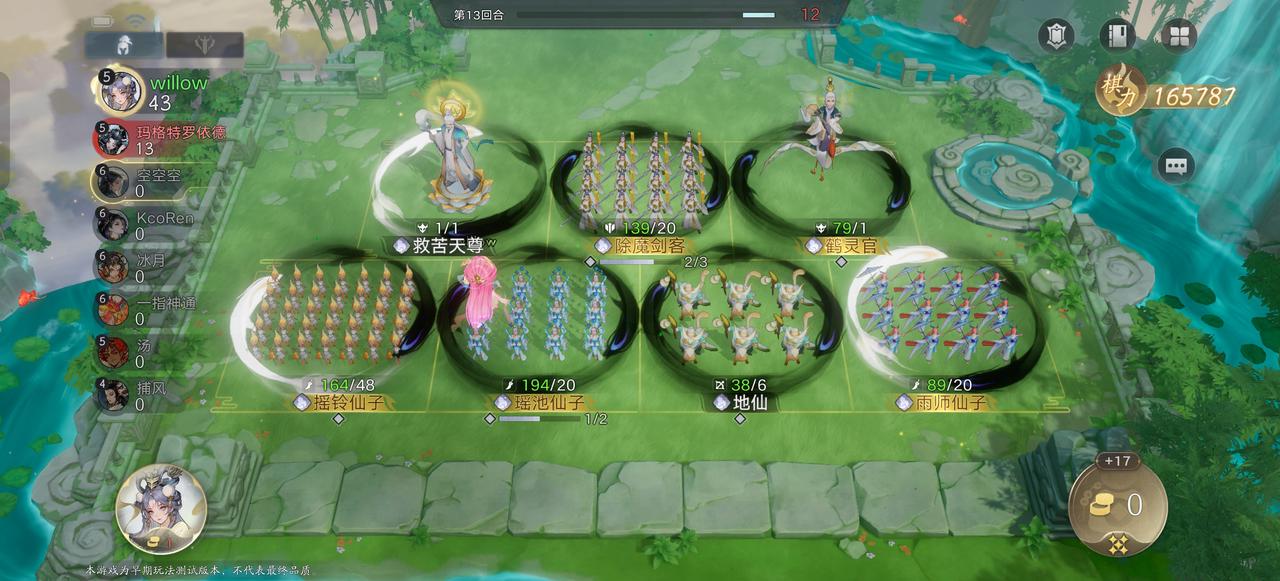Open the four-square grid menu
1280x581 pixels.
pos(1179,36)
